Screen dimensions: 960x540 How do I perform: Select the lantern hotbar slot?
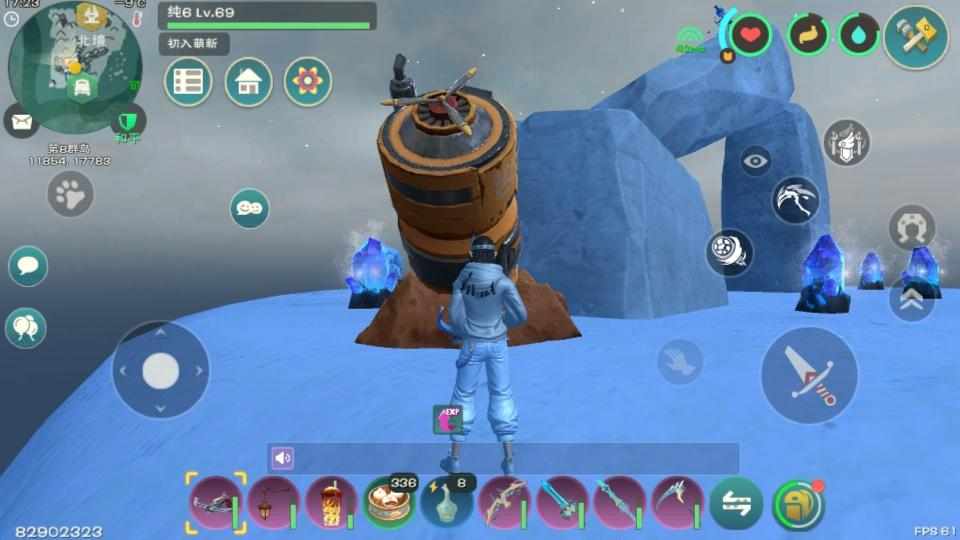pos(273,502)
